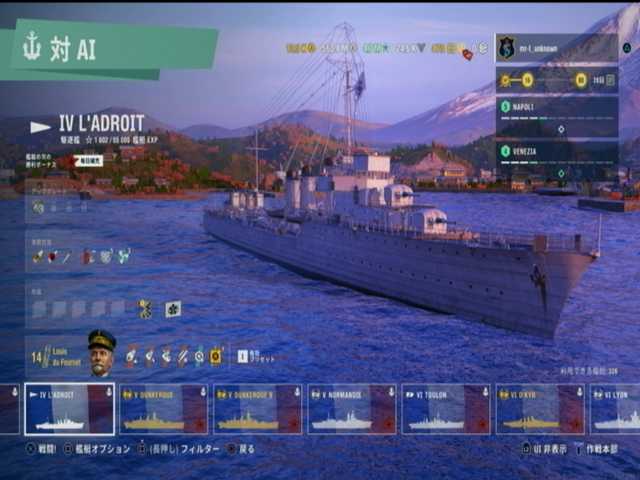Open the ship upgrades module panel
640x480 pixels.
(x=80, y=207)
